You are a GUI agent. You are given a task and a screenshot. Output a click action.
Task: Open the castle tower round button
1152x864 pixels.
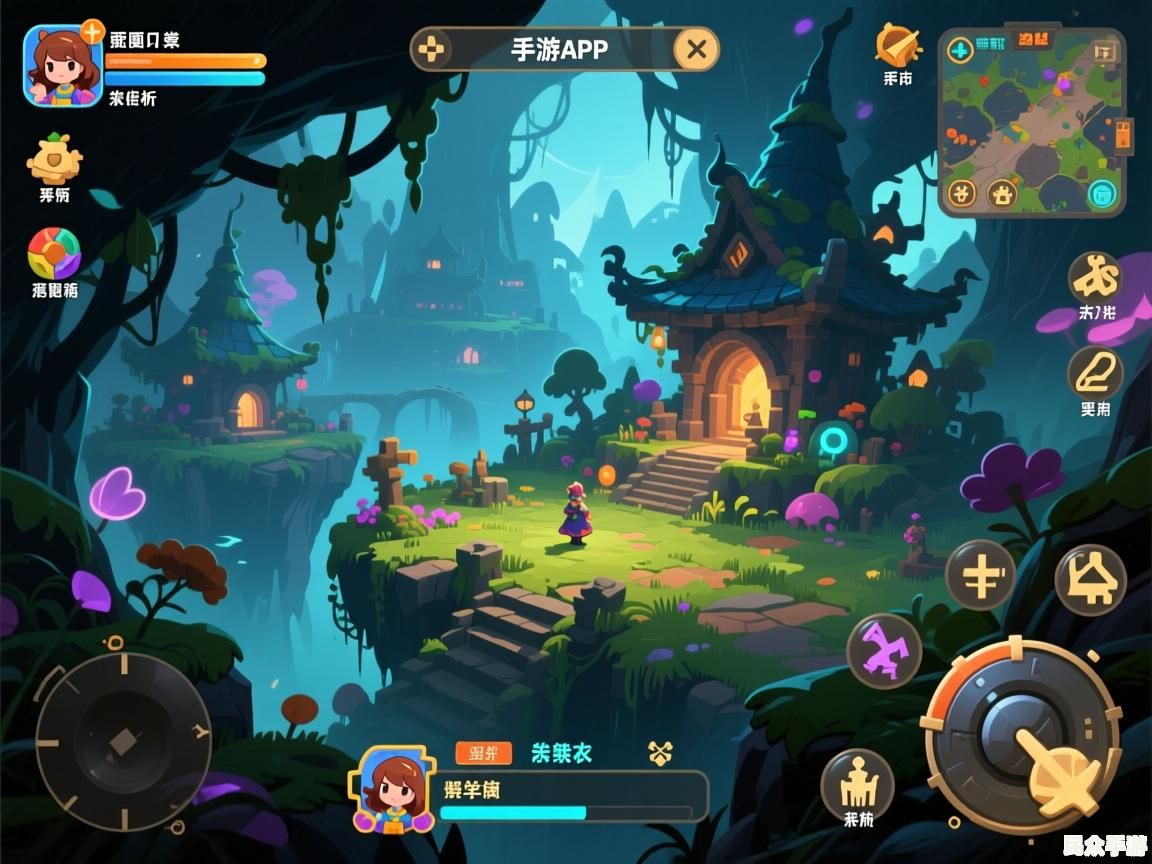(857, 786)
